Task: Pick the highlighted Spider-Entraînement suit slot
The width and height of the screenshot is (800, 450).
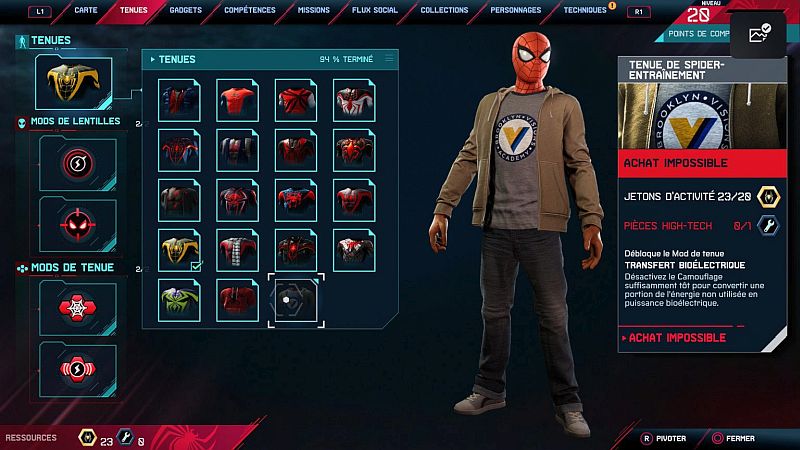Action: pos(294,297)
